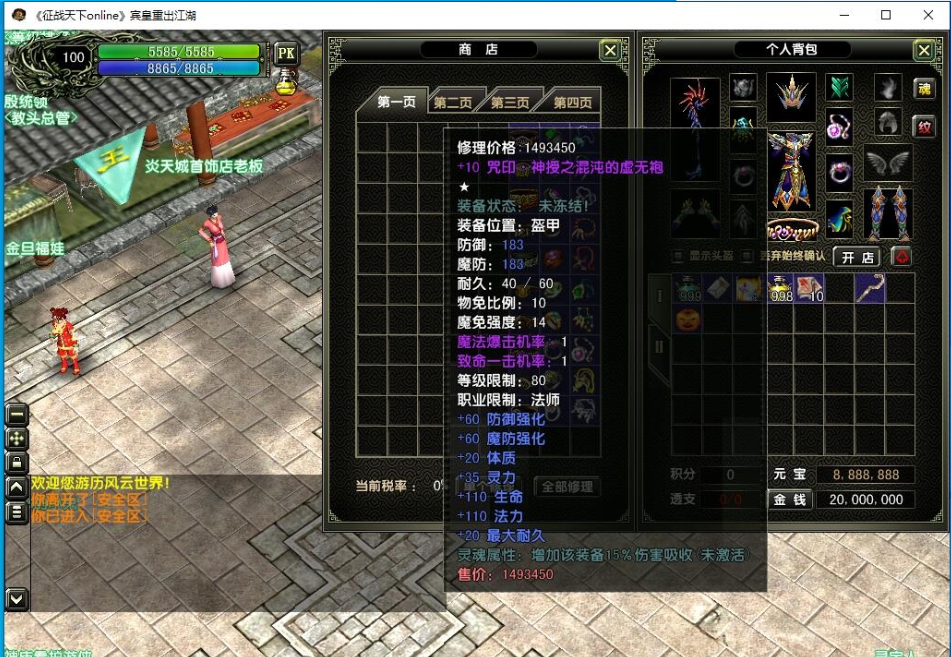Click the chat panel minimize bar button

click(17, 414)
